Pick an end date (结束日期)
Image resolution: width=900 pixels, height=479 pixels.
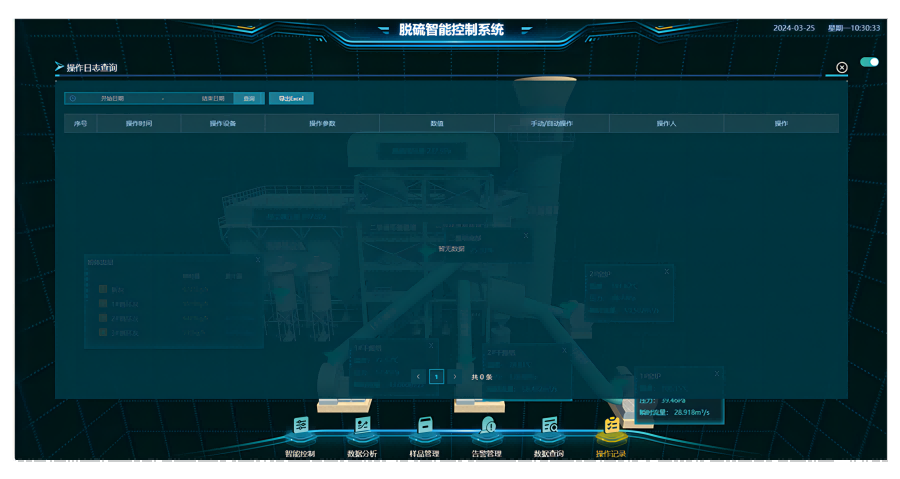click(x=212, y=98)
